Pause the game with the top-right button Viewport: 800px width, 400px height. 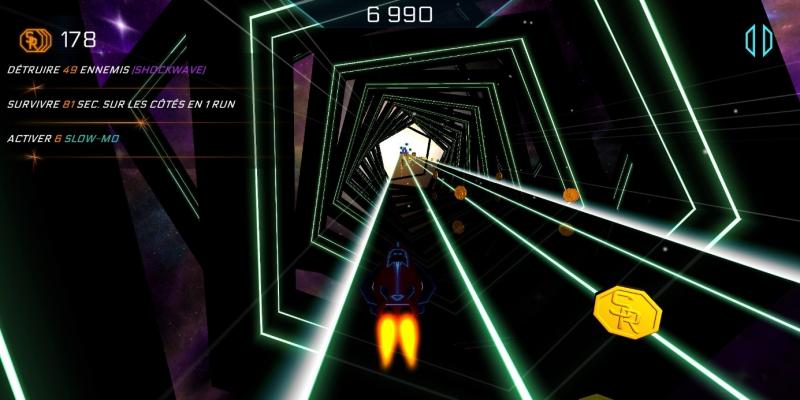click(759, 41)
